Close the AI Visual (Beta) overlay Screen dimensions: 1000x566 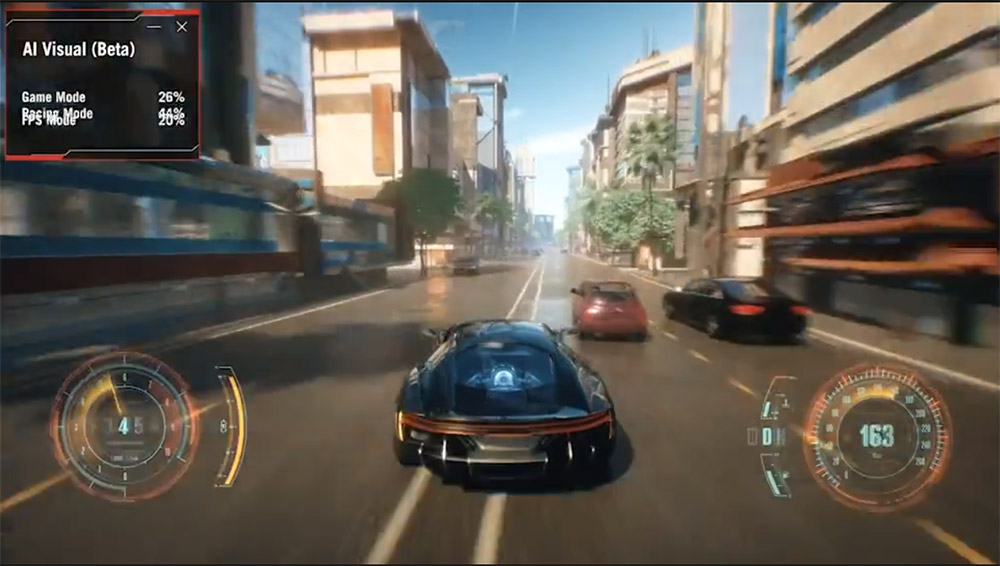[181, 27]
